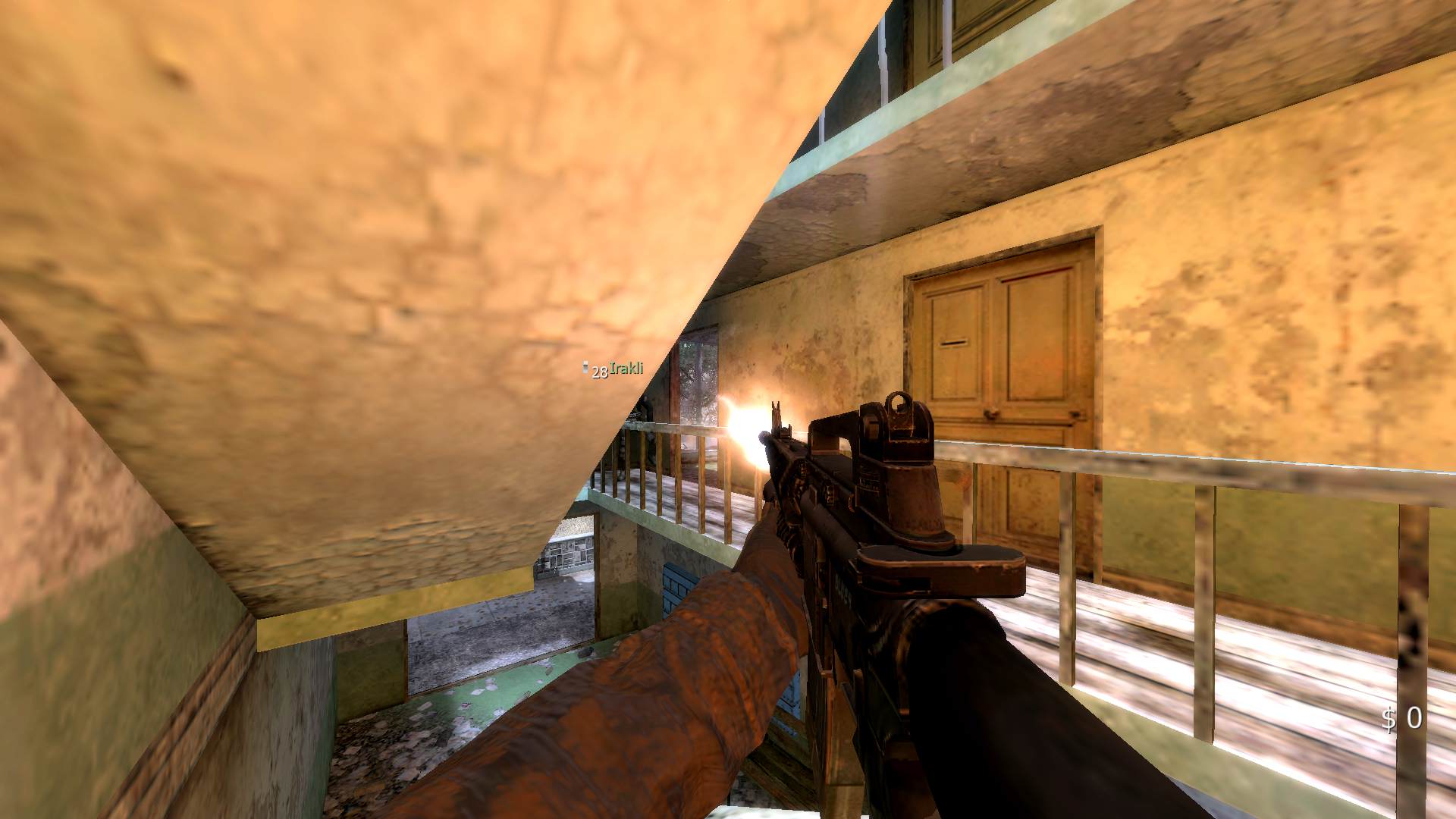Viewport: 1456px width, 819px height.
Task: Toggle the door handle on the right door
Action: coord(1074,413)
